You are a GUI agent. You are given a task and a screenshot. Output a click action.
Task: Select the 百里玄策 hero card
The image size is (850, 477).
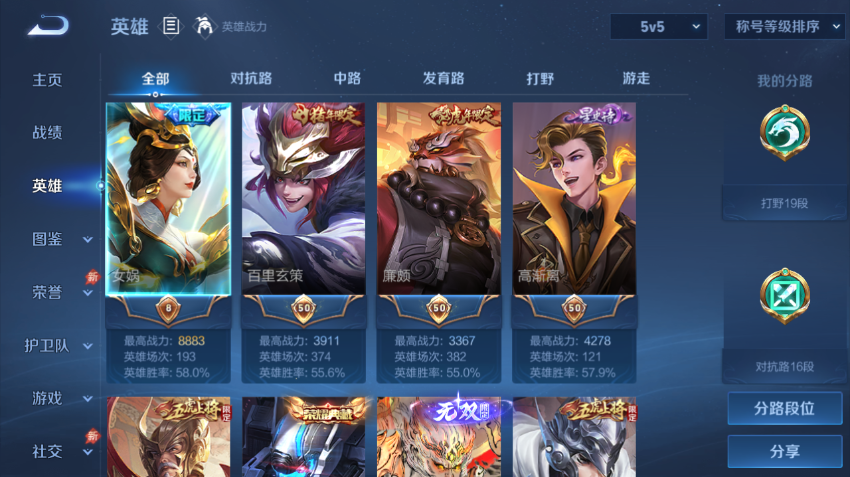click(x=303, y=198)
